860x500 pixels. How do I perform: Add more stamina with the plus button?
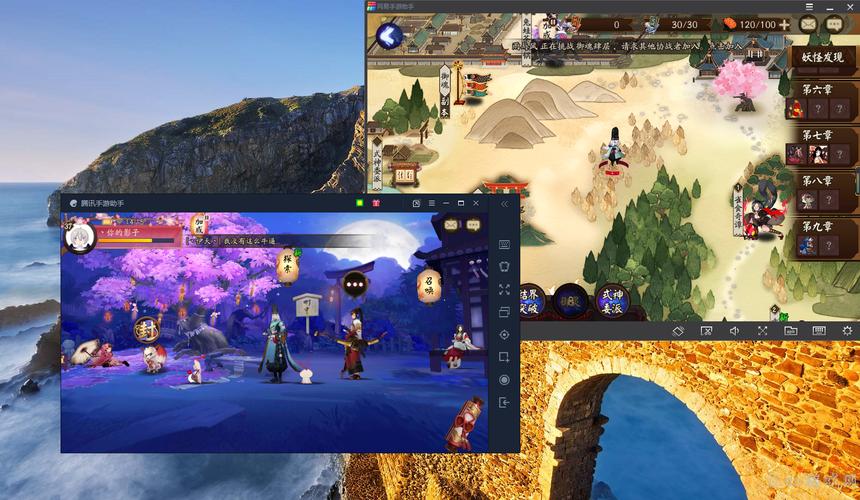click(x=783, y=24)
